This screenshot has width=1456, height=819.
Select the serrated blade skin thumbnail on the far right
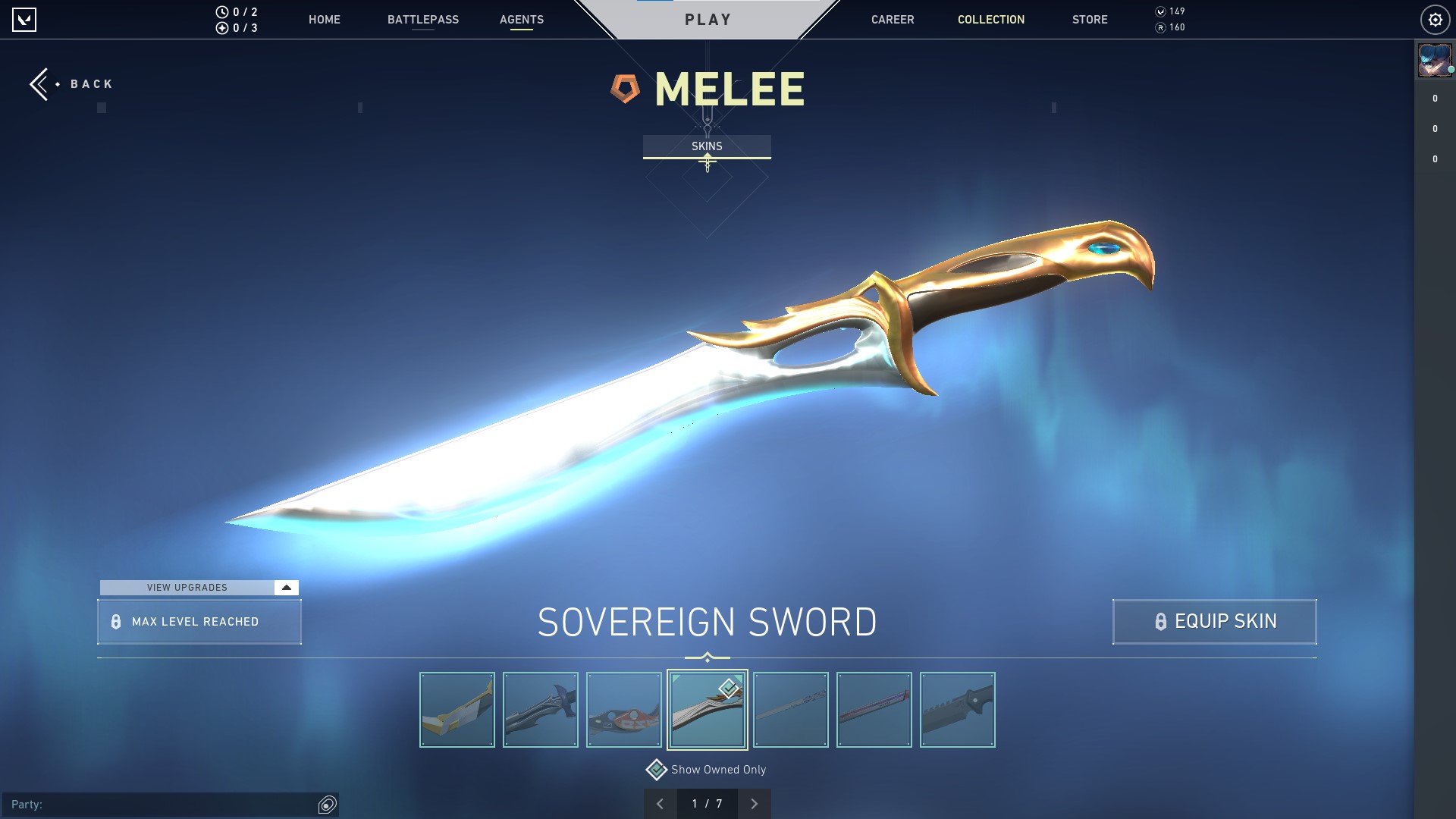pos(957,709)
